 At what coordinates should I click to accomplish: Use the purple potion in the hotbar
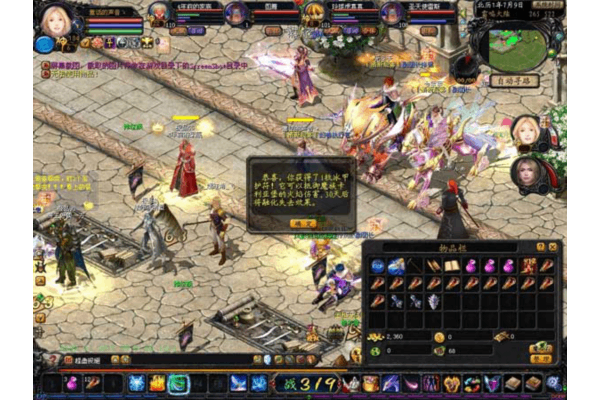pyautogui.click(x=72, y=383)
